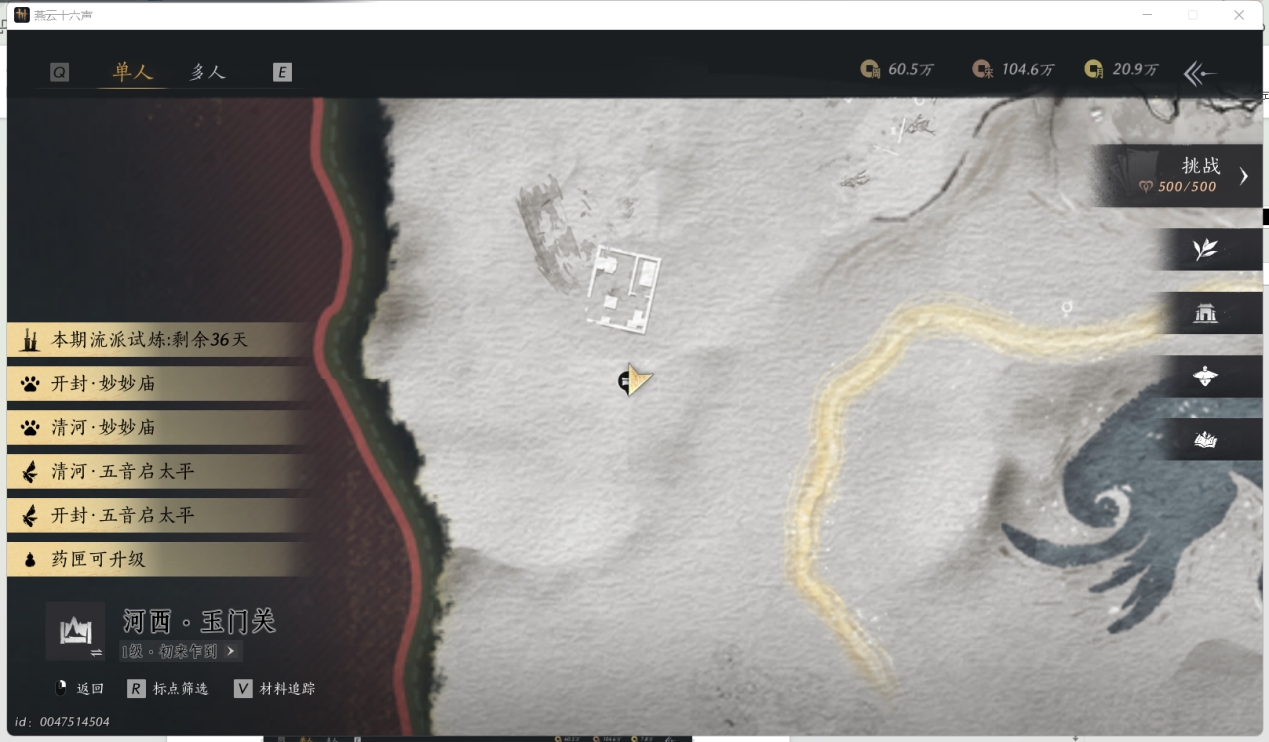Click the 河西·玉门关 region switch icon
Viewport: 1269px width, 742px height.
pos(75,631)
